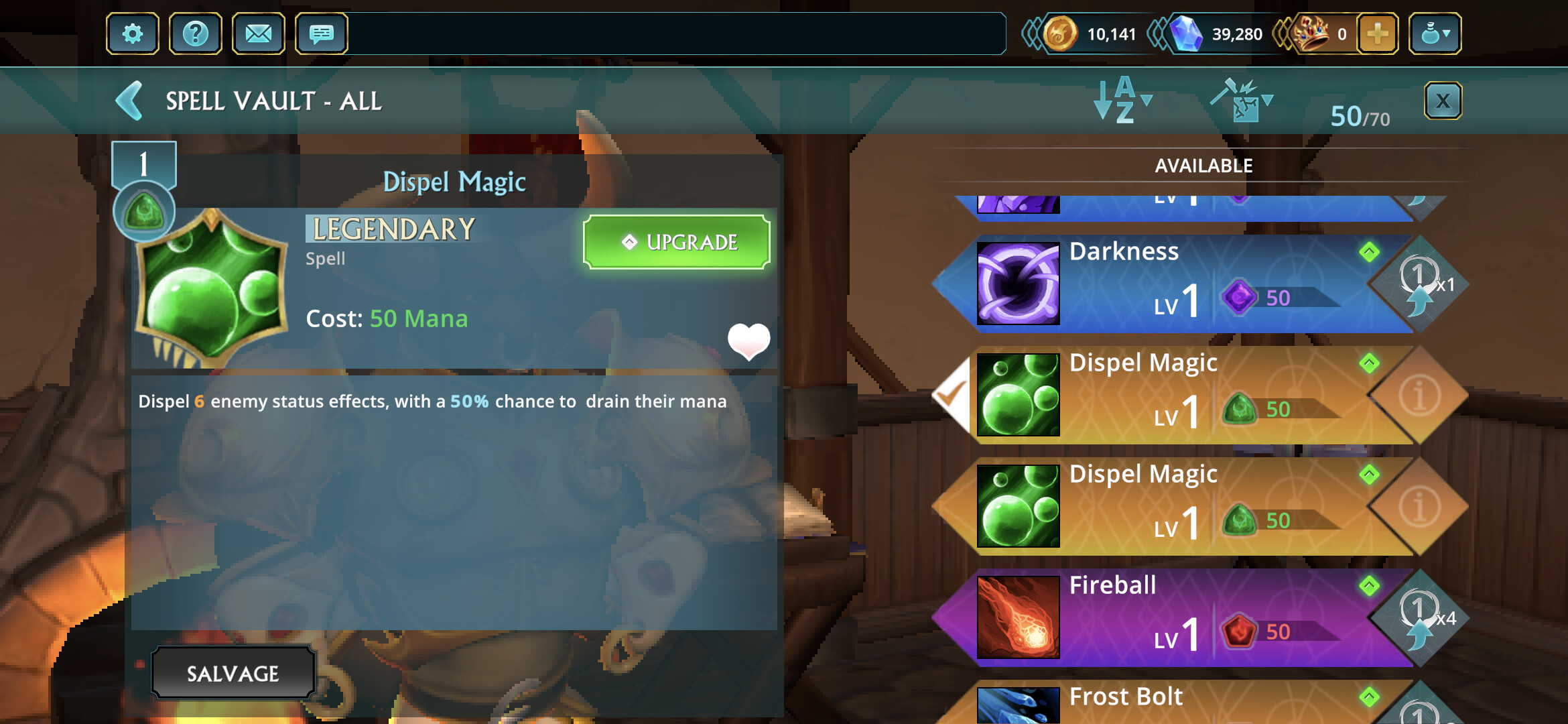This screenshot has width=1568, height=724.
Task: Open the chat speech bubble
Action: 321,34
